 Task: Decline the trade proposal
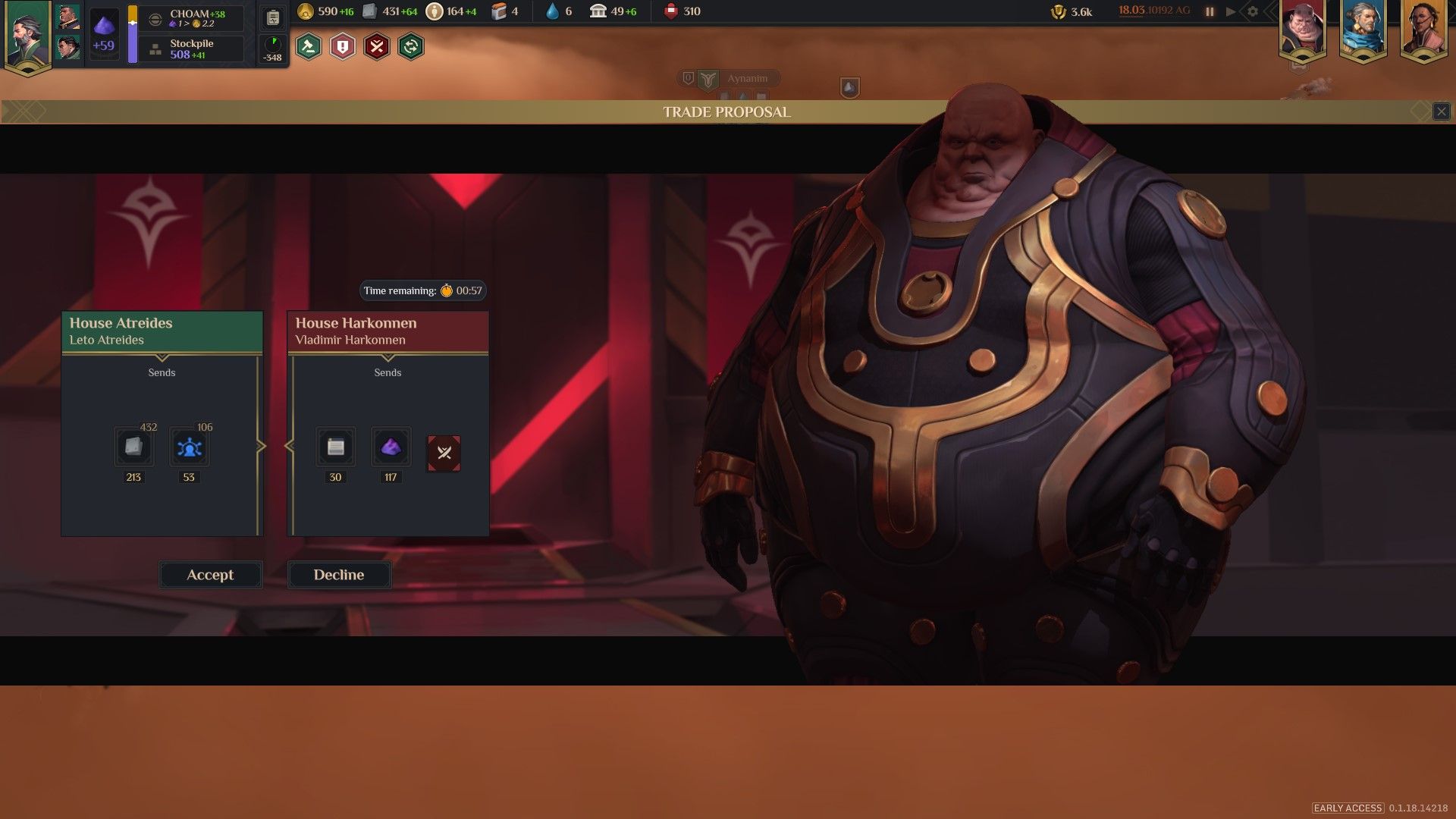pyautogui.click(x=339, y=575)
